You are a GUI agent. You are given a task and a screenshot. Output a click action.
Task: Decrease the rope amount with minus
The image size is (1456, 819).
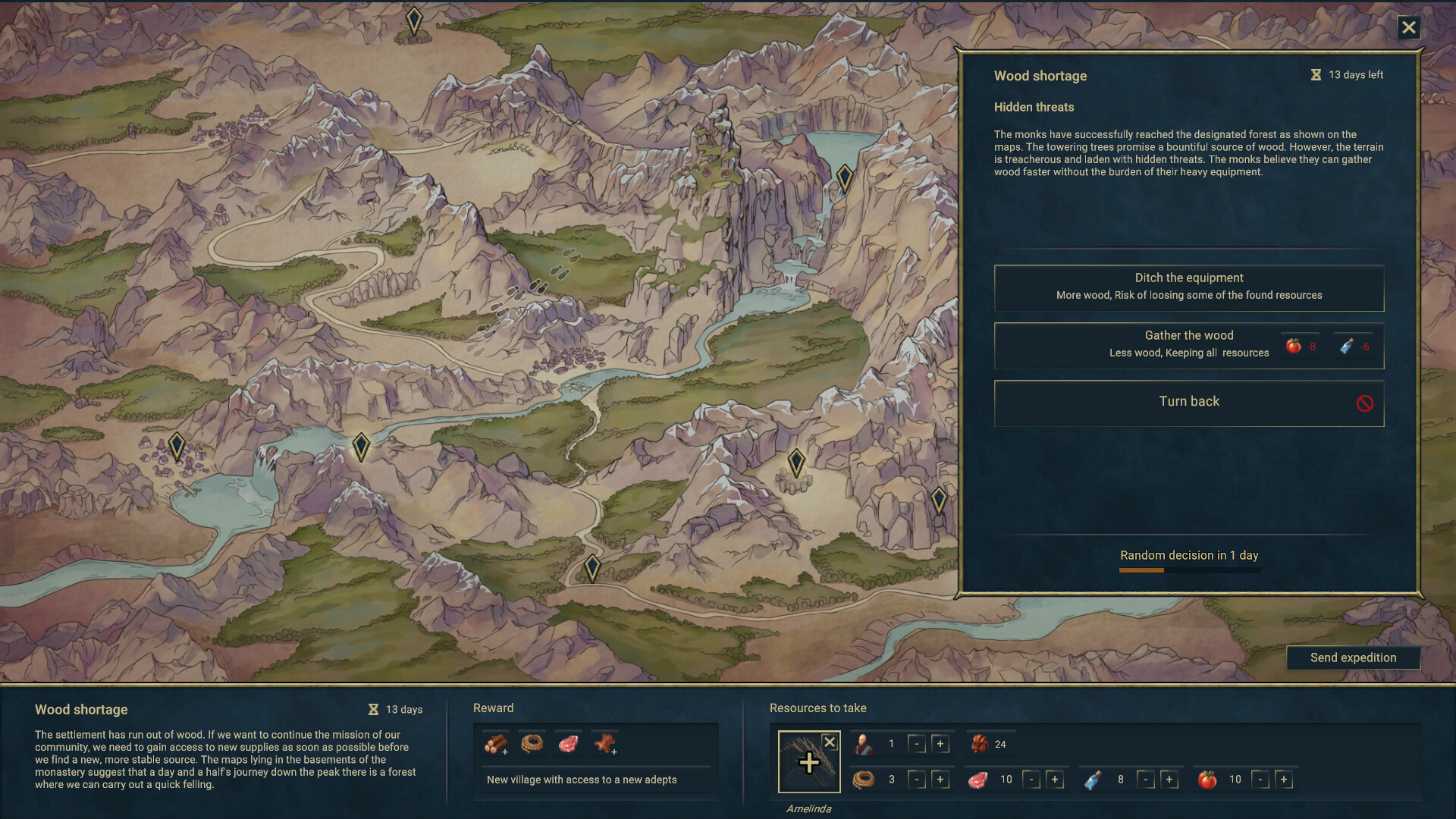918,779
